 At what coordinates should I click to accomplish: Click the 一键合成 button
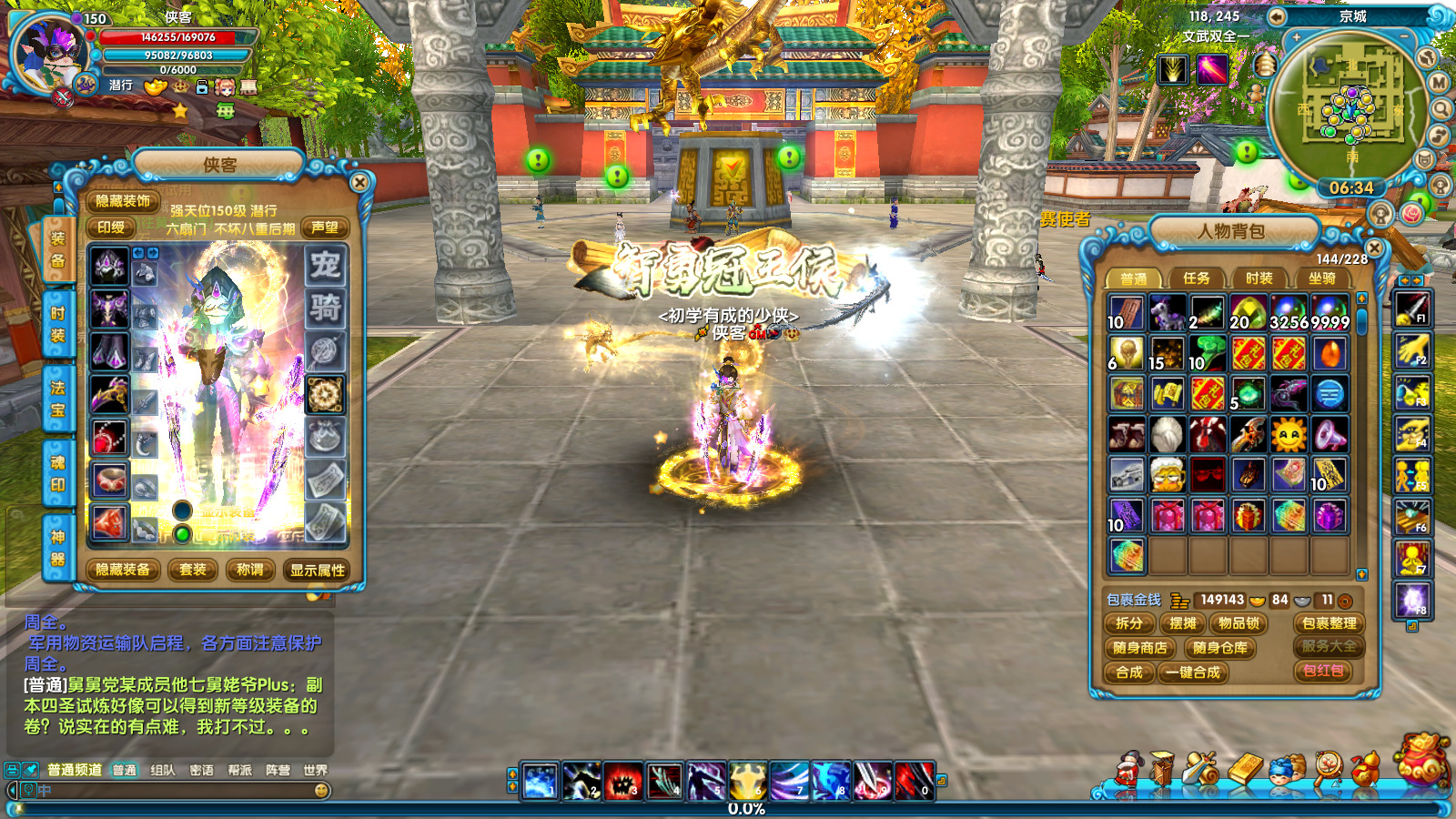pyautogui.click(x=1194, y=672)
